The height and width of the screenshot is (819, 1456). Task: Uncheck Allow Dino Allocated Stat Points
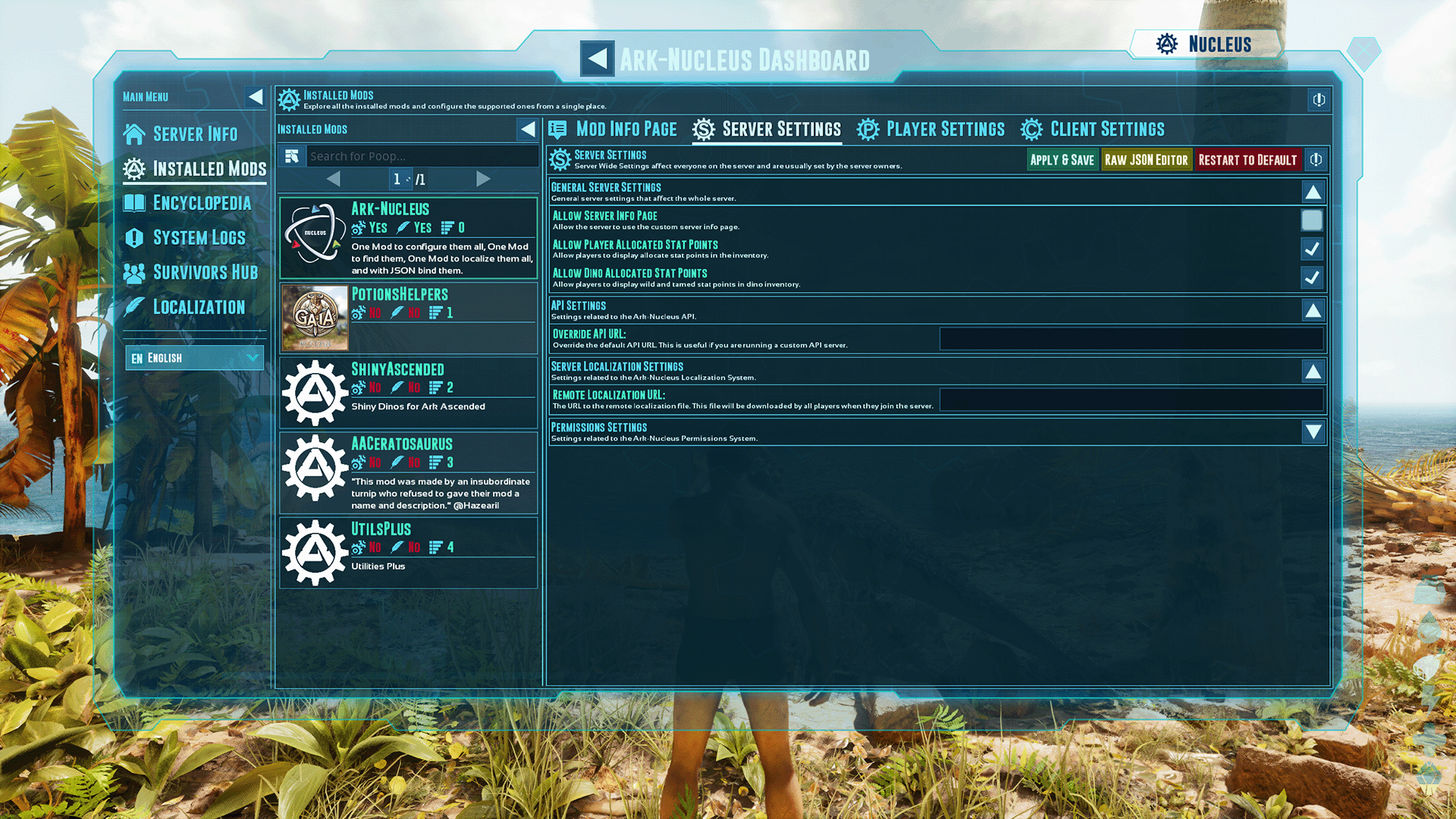click(x=1312, y=278)
